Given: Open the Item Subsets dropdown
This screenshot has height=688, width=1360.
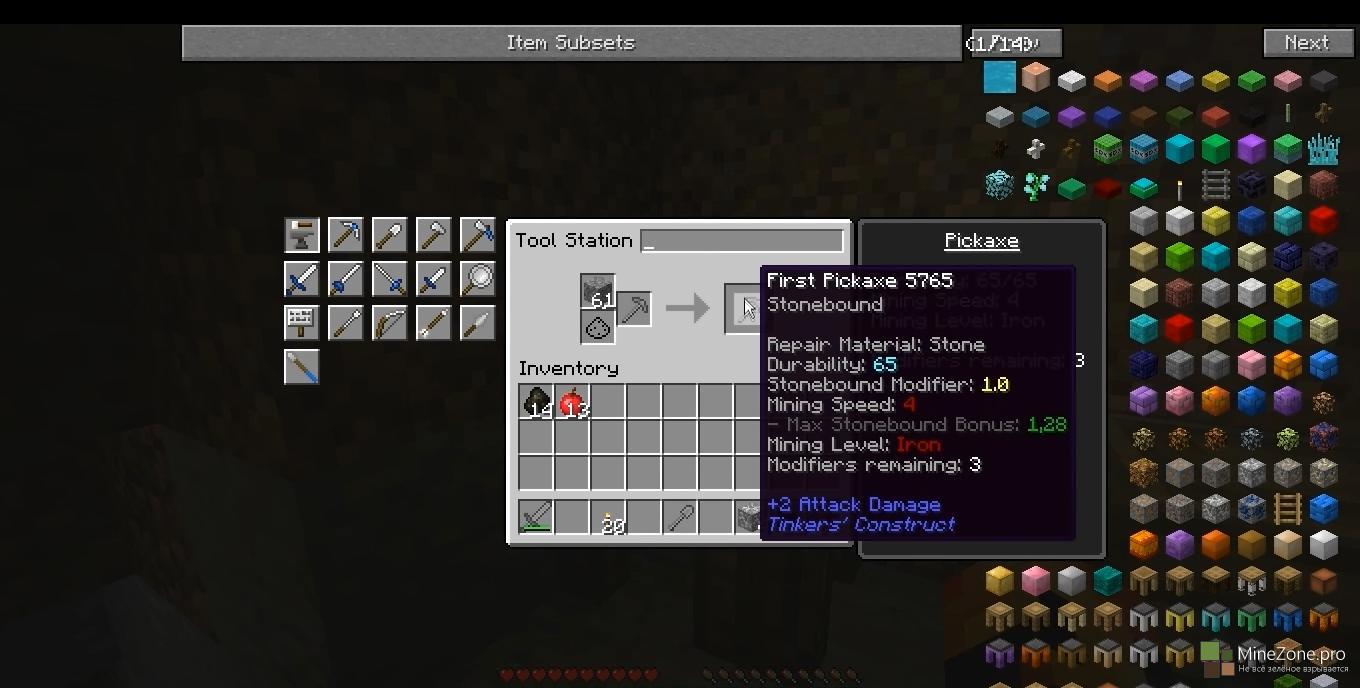Looking at the screenshot, I should (x=570, y=43).
